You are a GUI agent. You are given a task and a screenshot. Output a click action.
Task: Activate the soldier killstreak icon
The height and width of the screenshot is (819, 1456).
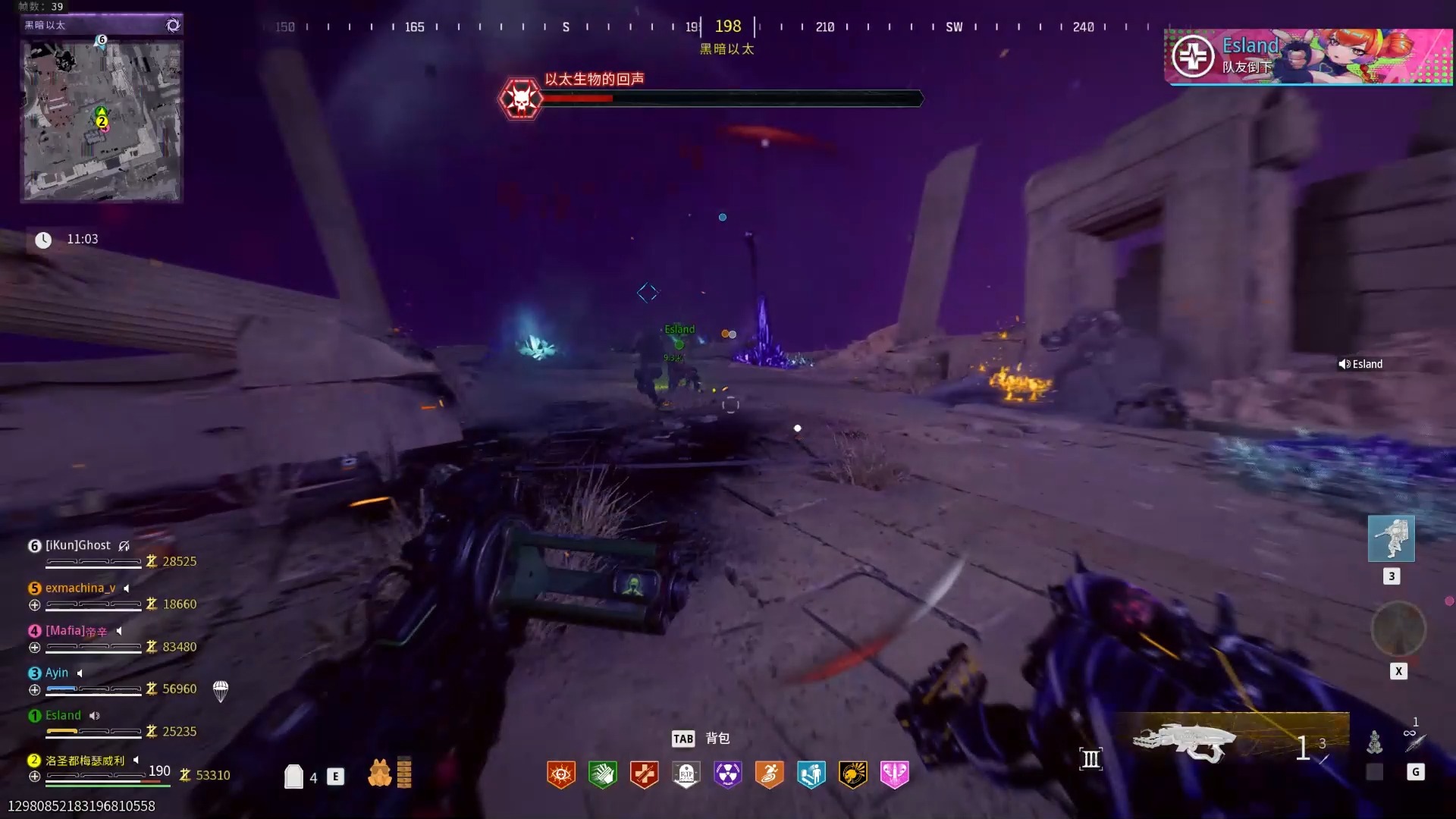tap(1391, 539)
